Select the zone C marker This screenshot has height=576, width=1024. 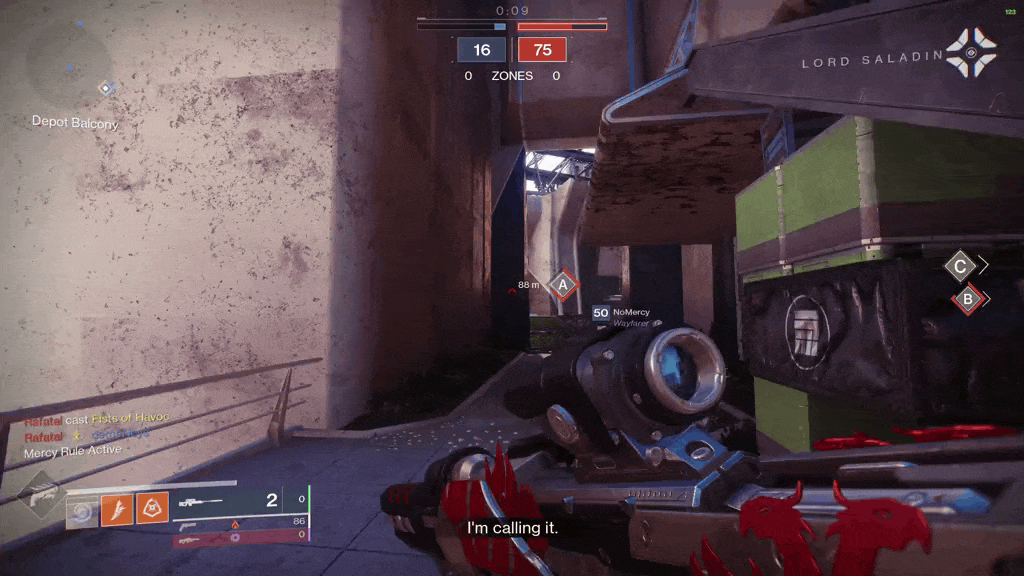point(961,266)
